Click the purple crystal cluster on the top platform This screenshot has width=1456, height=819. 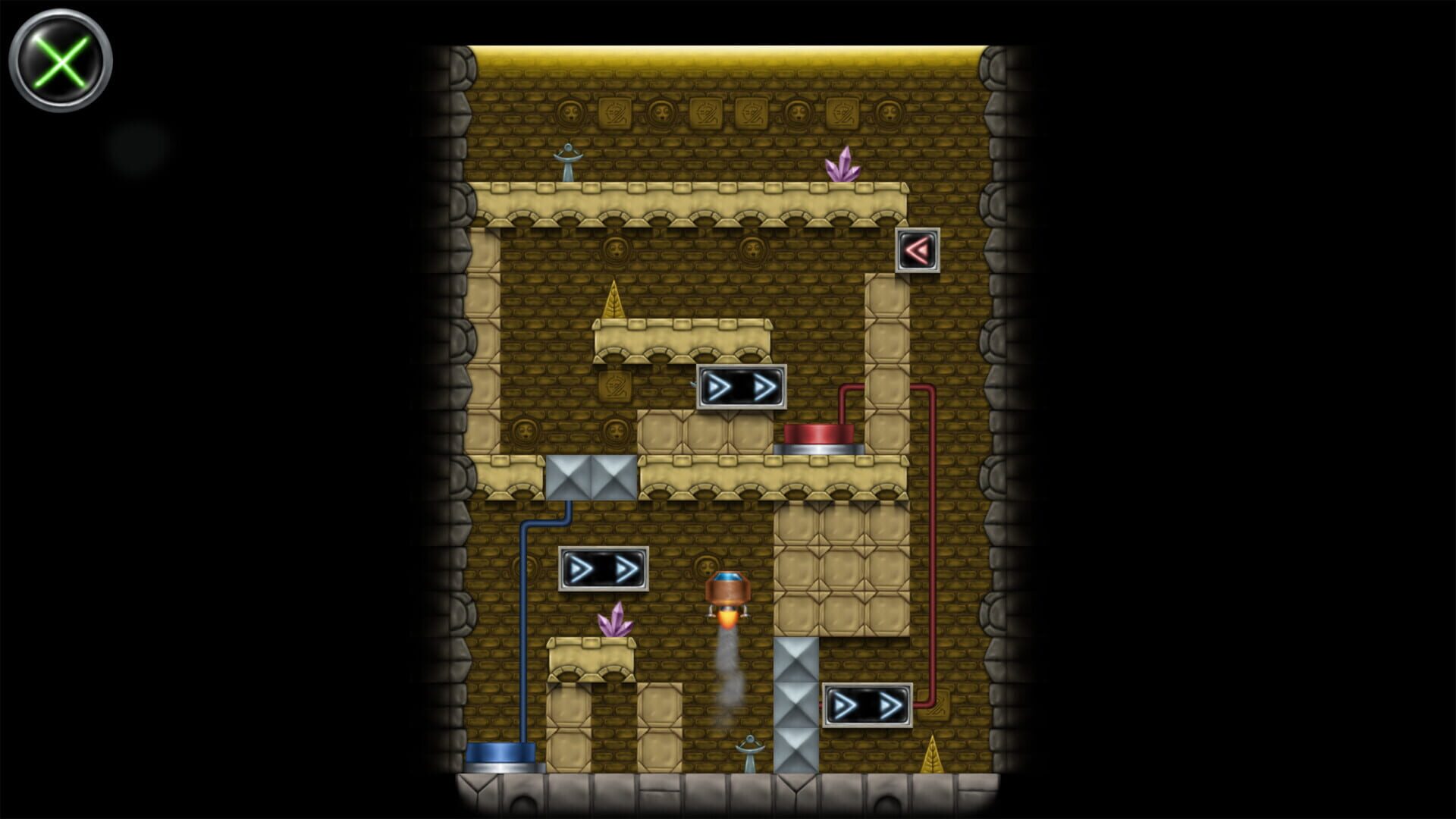pos(843,167)
